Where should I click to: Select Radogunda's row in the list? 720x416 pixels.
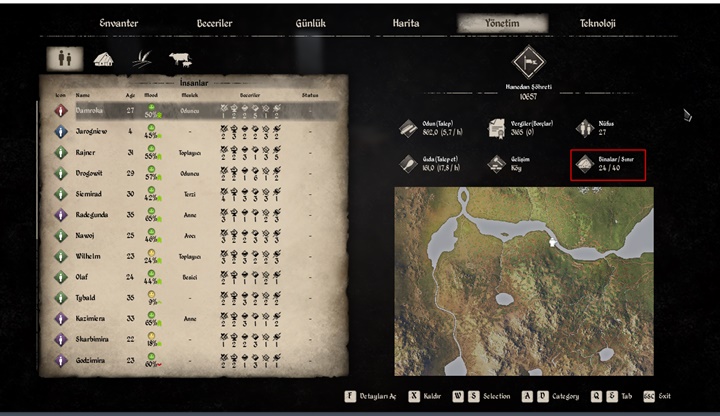[x=98, y=214]
